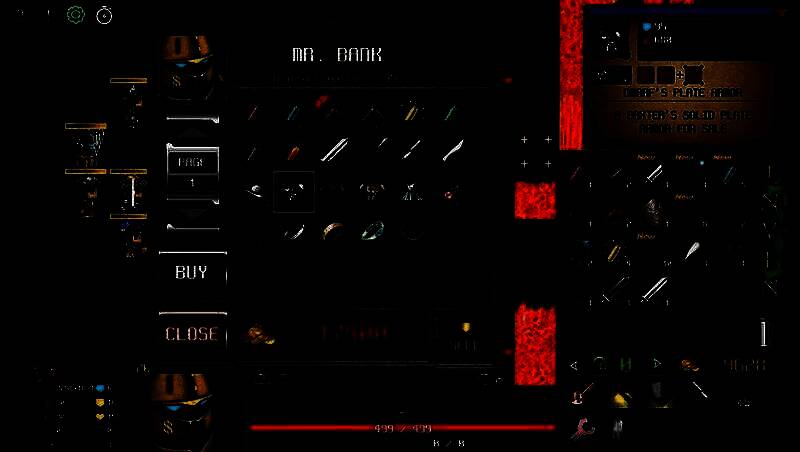Click the white clock icon
800x452 pixels.
coord(104,14)
